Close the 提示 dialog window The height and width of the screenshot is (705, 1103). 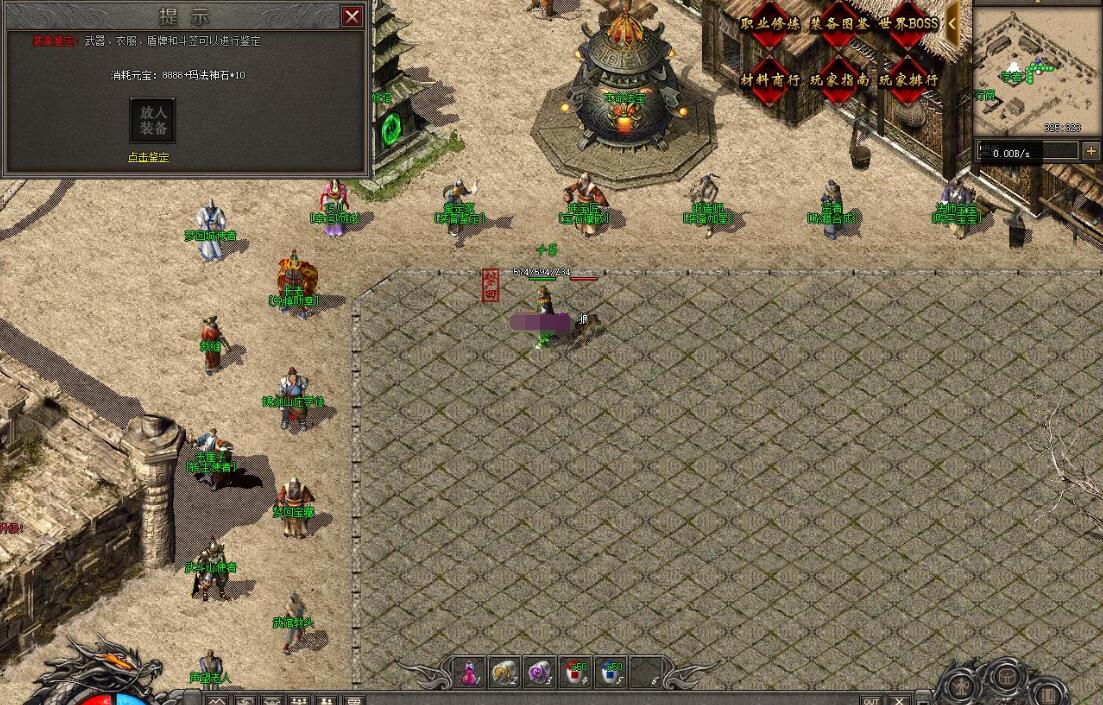[x=352, y=16]
